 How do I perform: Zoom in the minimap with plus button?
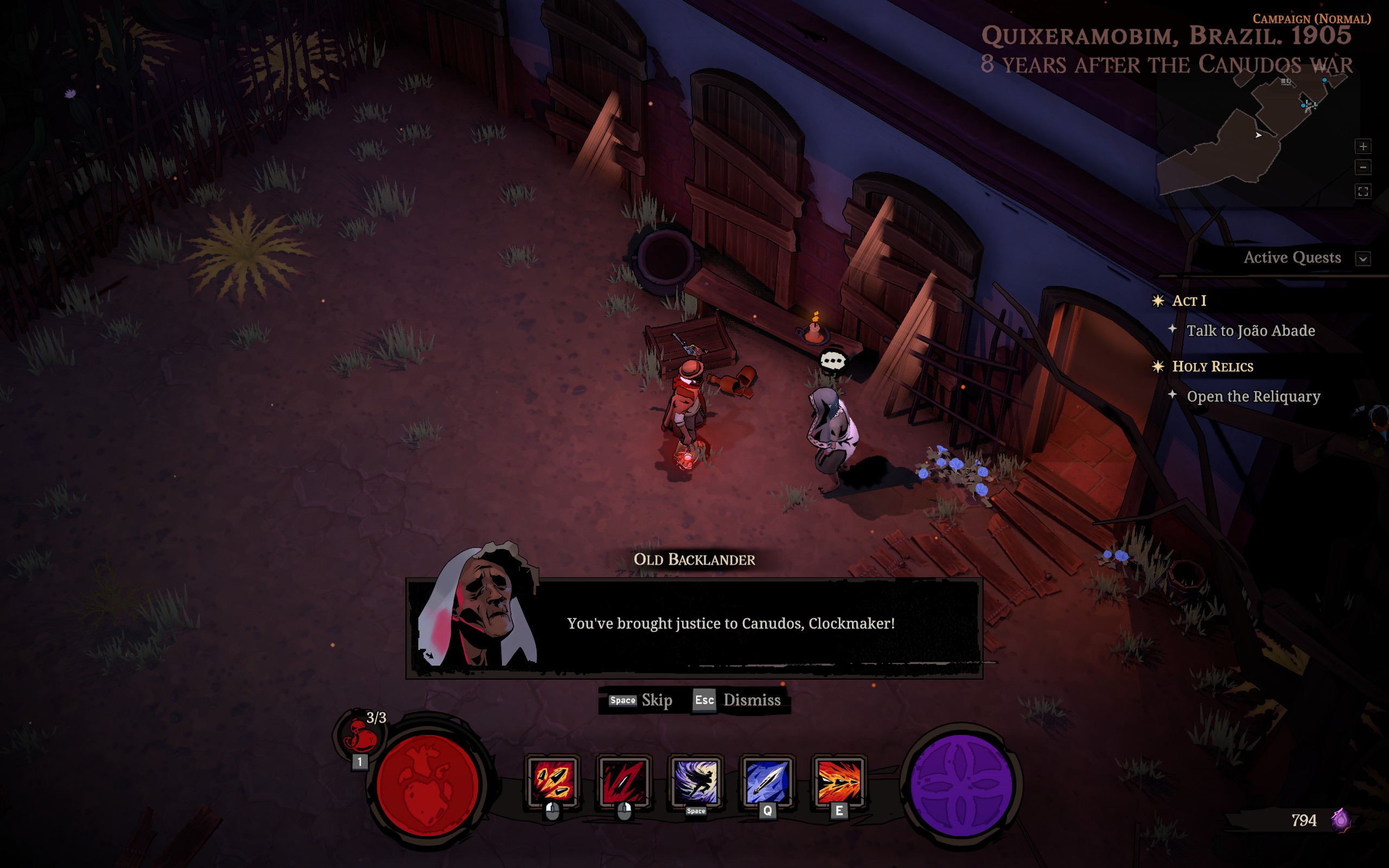(1363, 146)
